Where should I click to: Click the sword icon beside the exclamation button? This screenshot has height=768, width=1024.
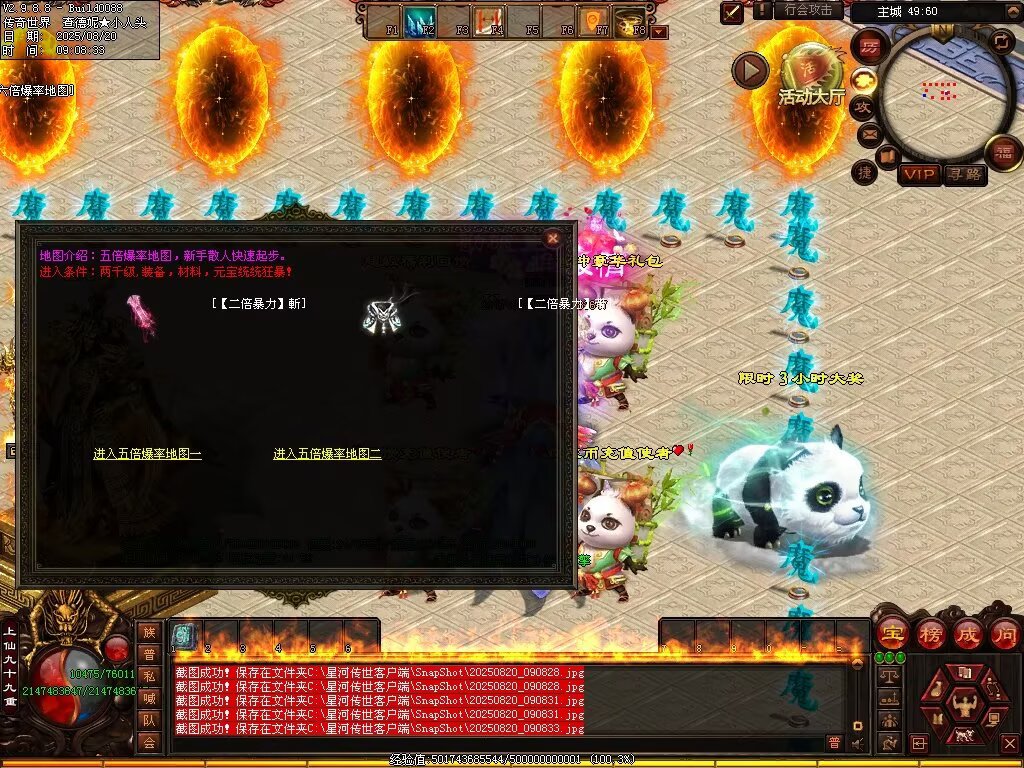pyautogui.click(x=733, y=11)
